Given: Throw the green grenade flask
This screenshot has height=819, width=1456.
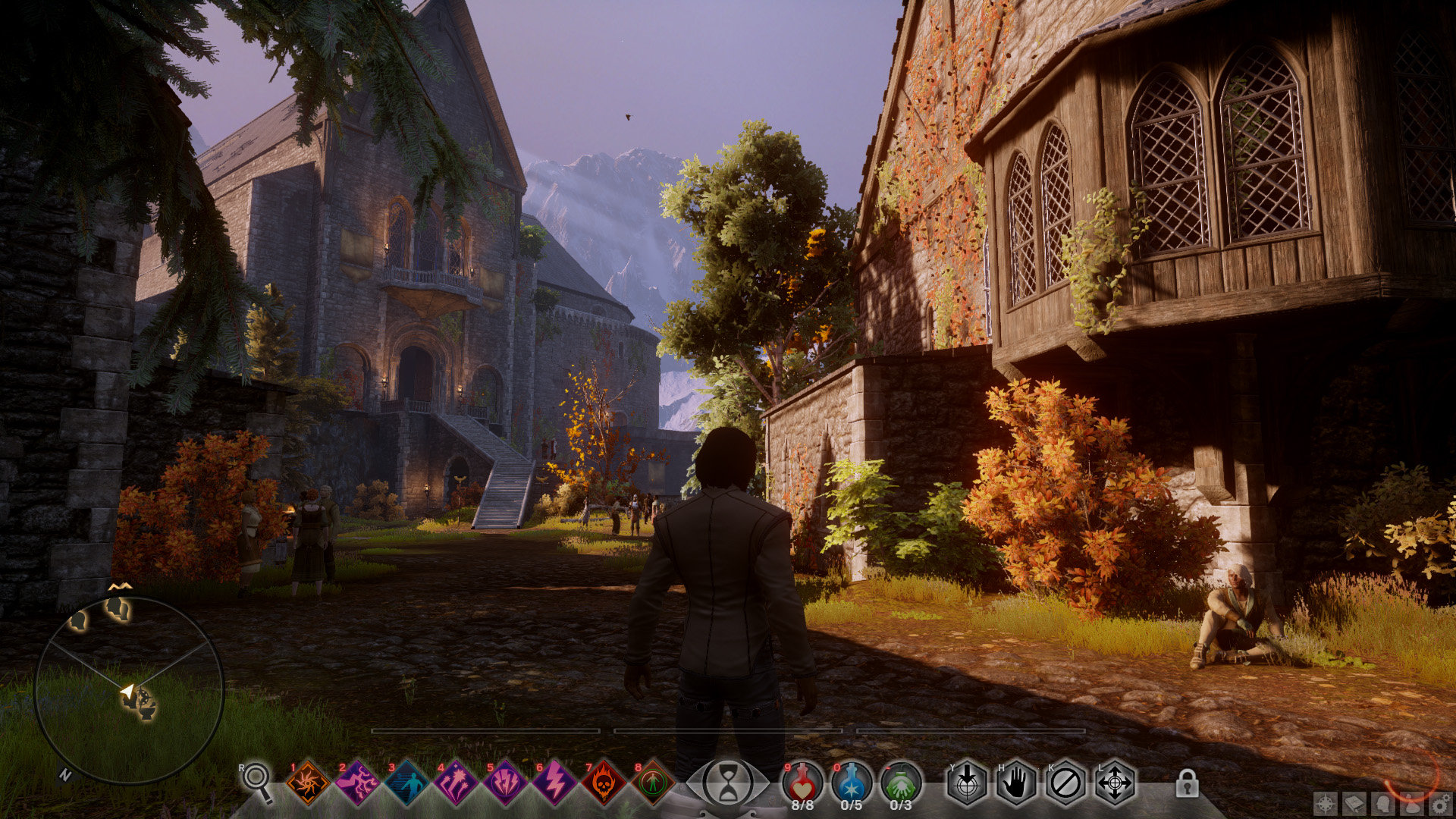Looking at the screenshot, I should point(901,781).
